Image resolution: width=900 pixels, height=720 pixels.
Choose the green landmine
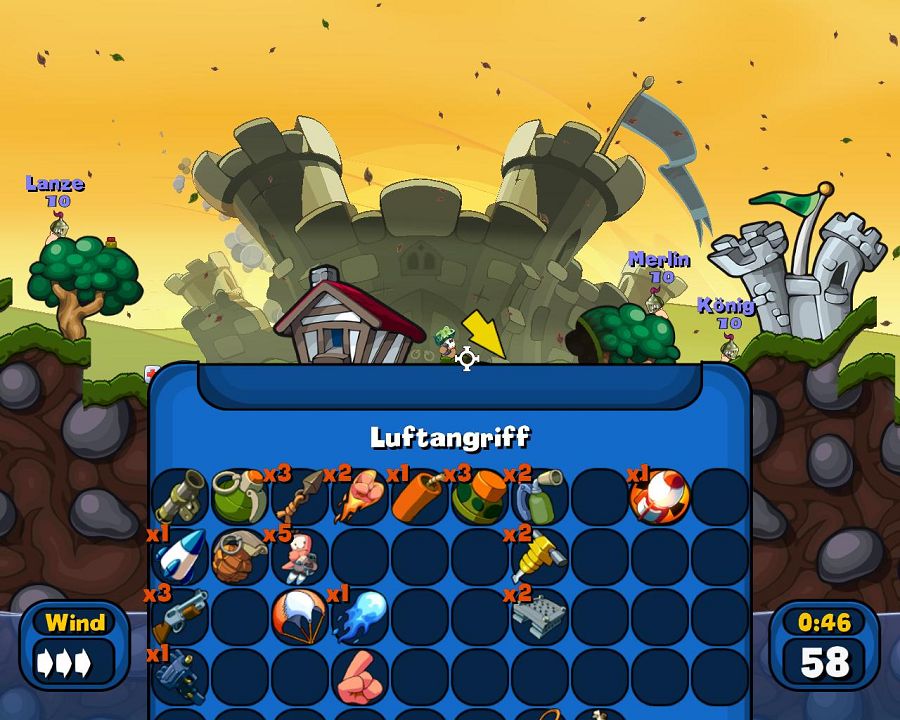click(480, 497)
